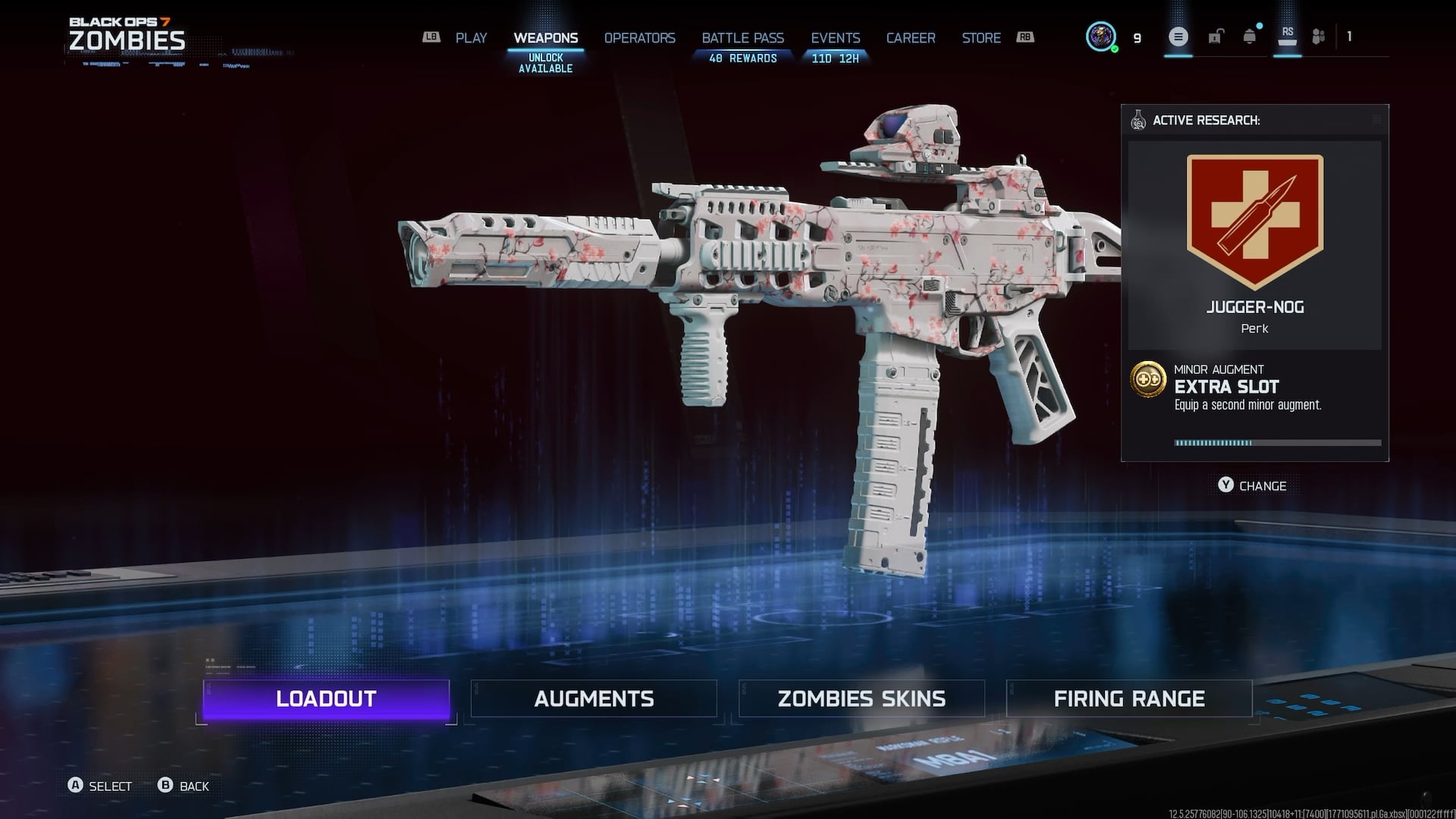Open the unlock padlock icon

pyautogui.click(x=1216, y=36)
